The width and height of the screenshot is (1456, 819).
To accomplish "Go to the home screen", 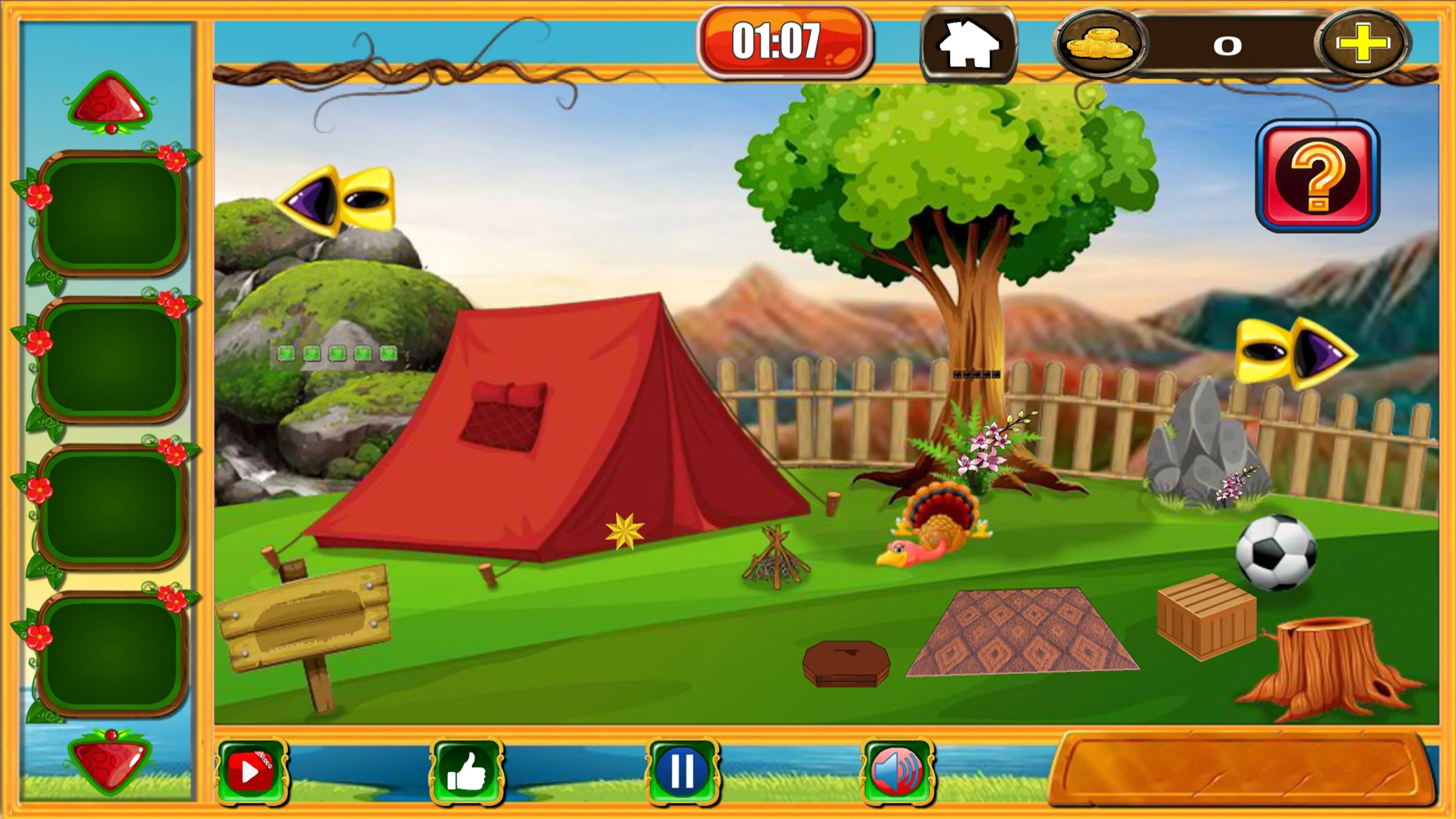I will pos(968,44).
